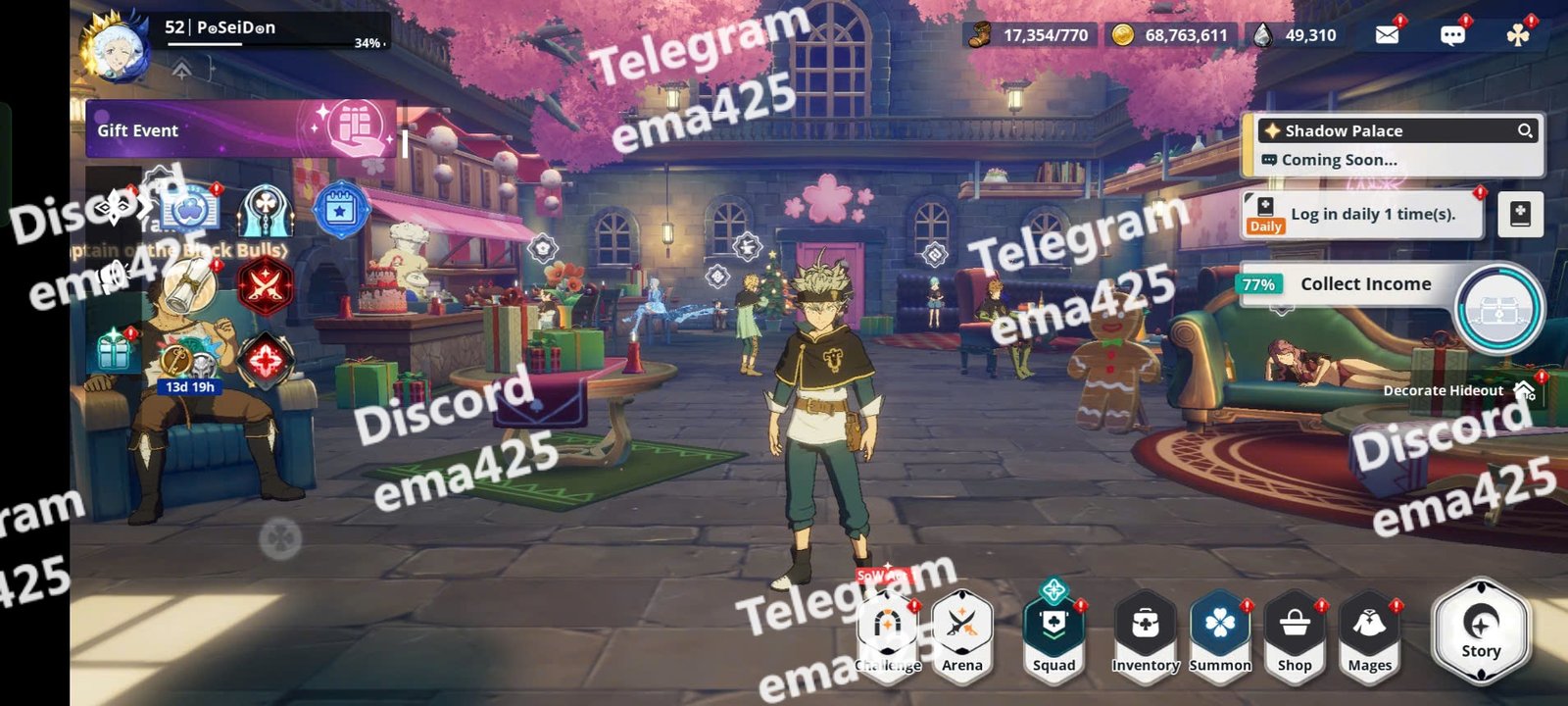Open the Mages menu
This screenshot has height=706, width=1568.
1369,632
